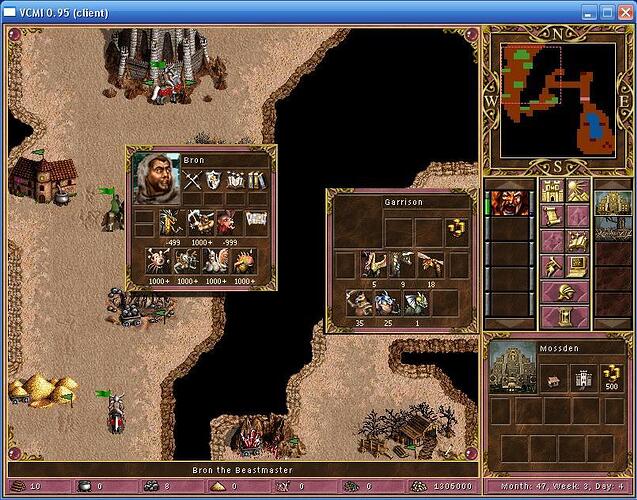Select Bron's creature stack showing -499

[174, 224]
